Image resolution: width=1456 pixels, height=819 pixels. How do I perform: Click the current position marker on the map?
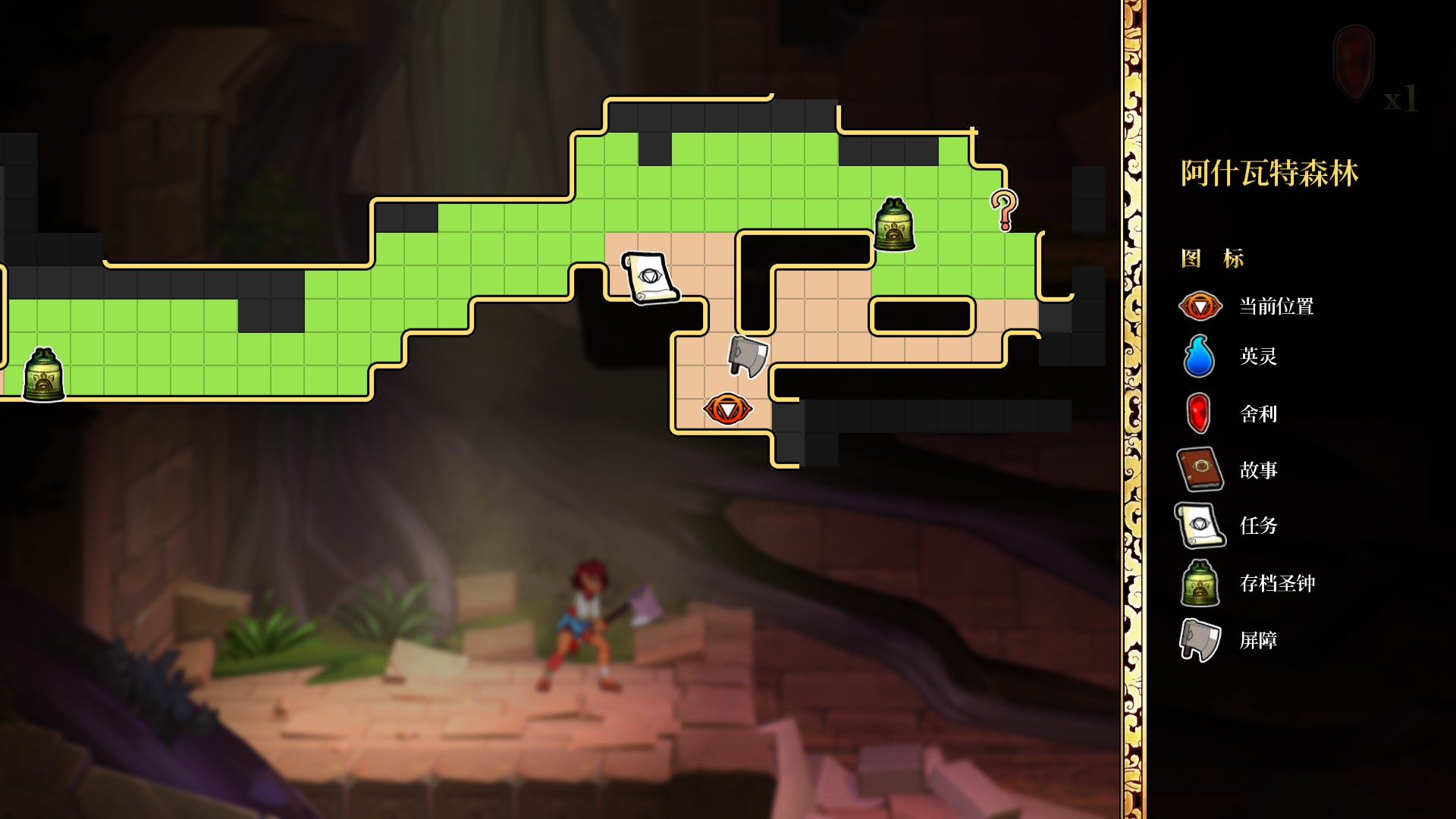coord(727,409)
